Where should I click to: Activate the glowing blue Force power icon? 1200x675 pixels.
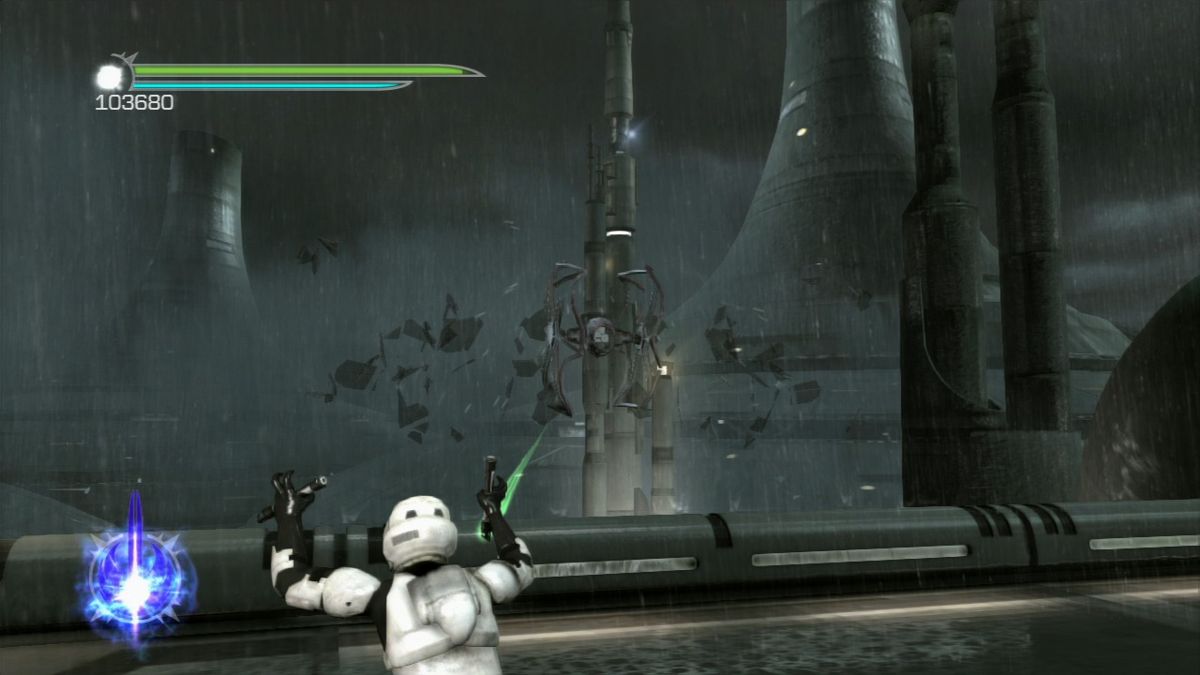(133, 580)
